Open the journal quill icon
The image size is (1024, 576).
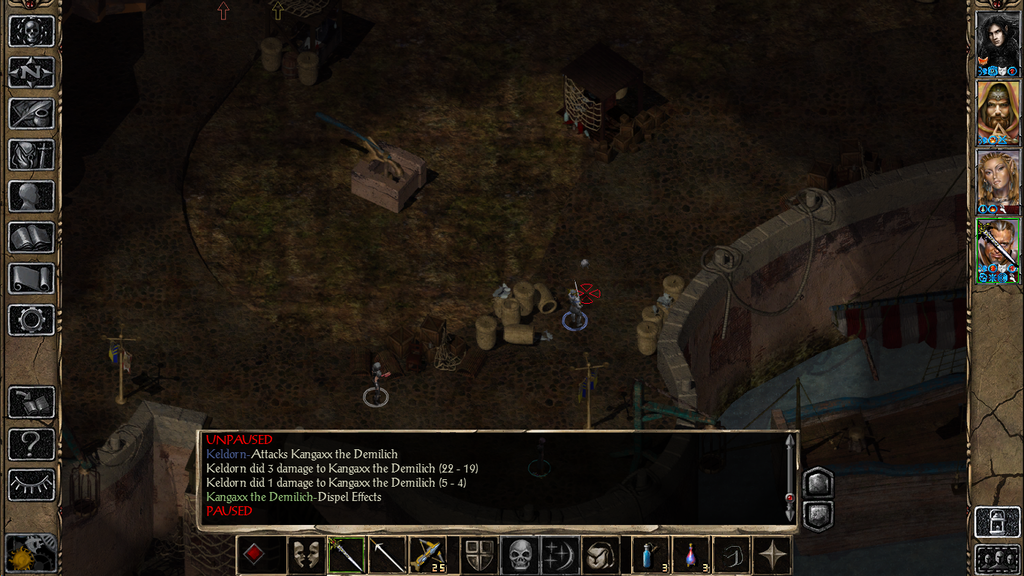point(31,113)
